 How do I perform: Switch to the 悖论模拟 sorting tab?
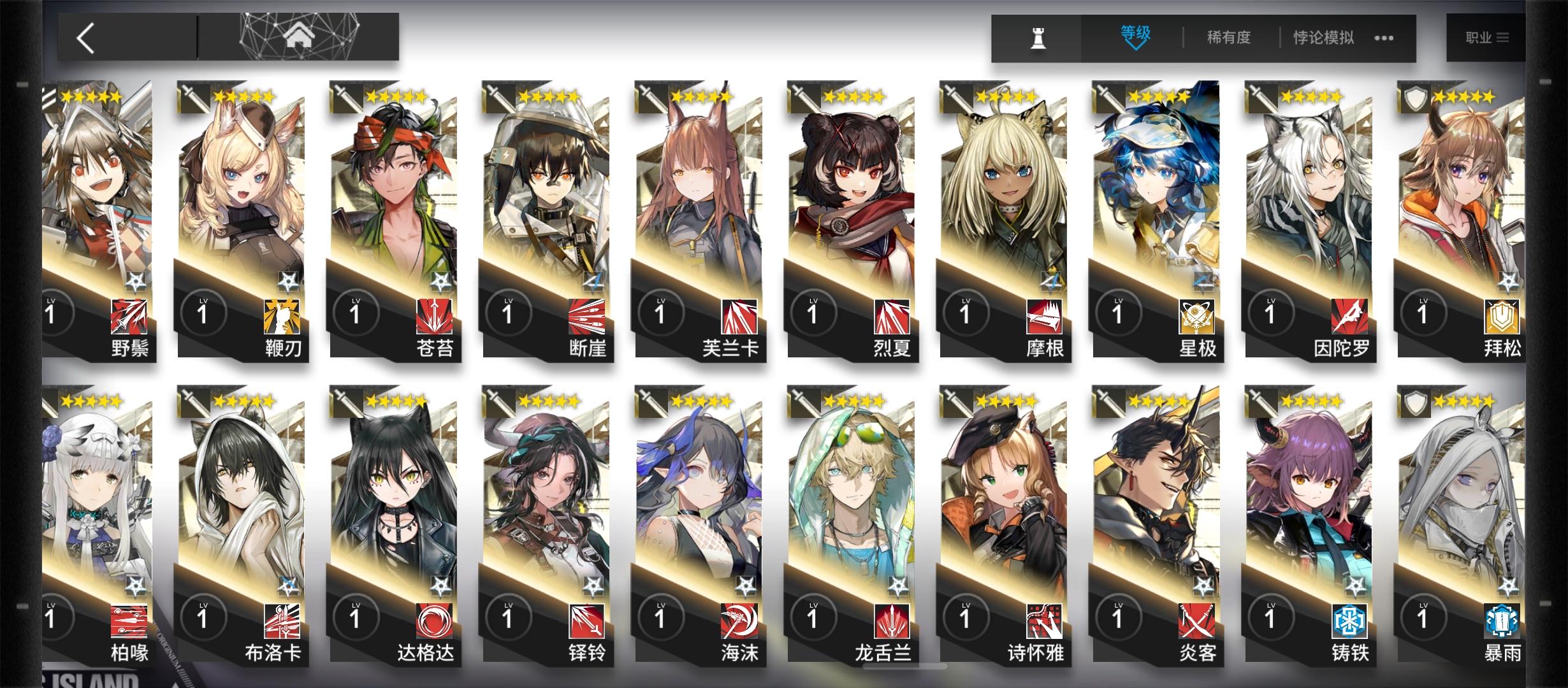(x=1321, y=37)
